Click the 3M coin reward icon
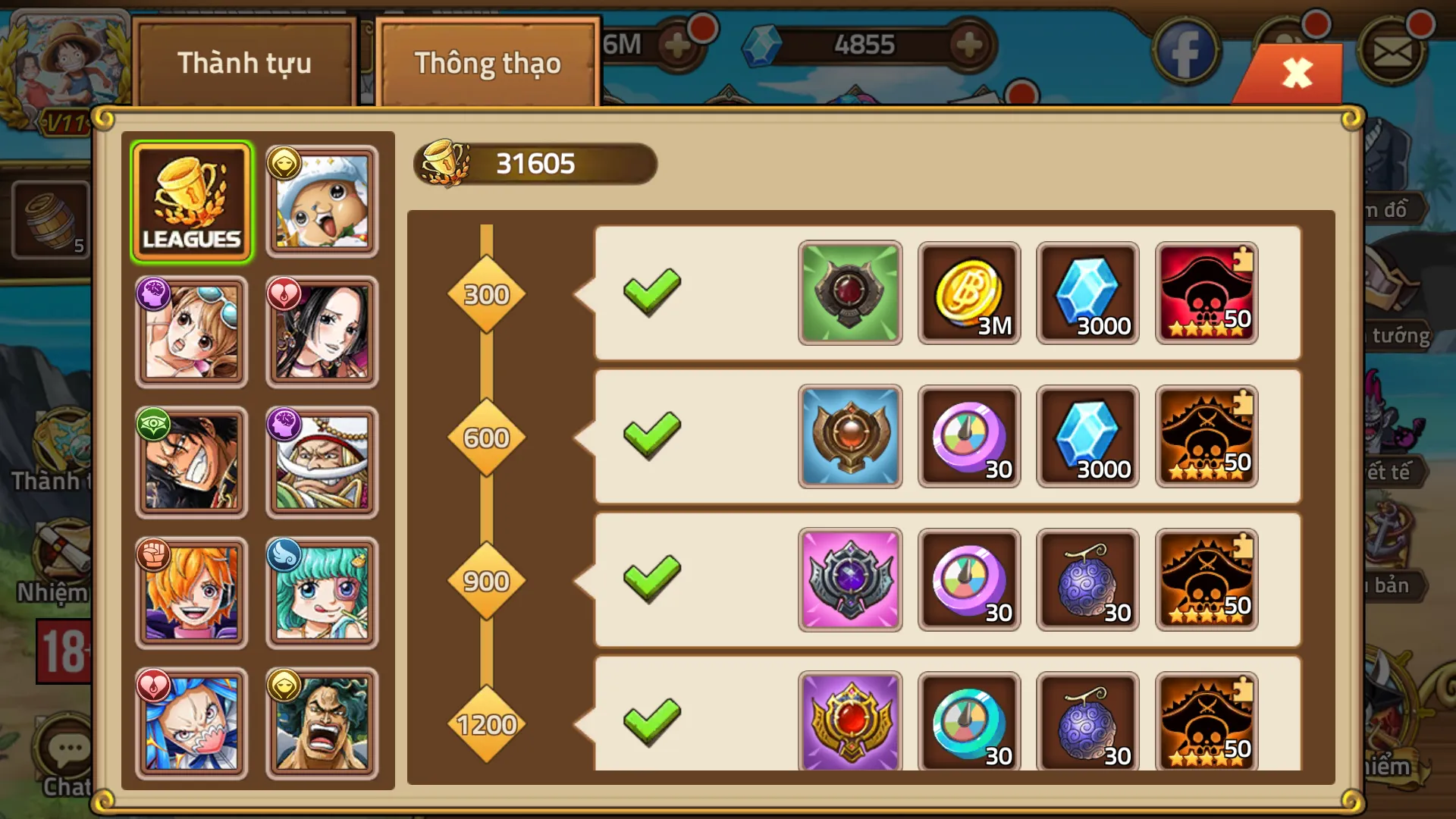Viewport: 1456px width, 819px height. 968,293
